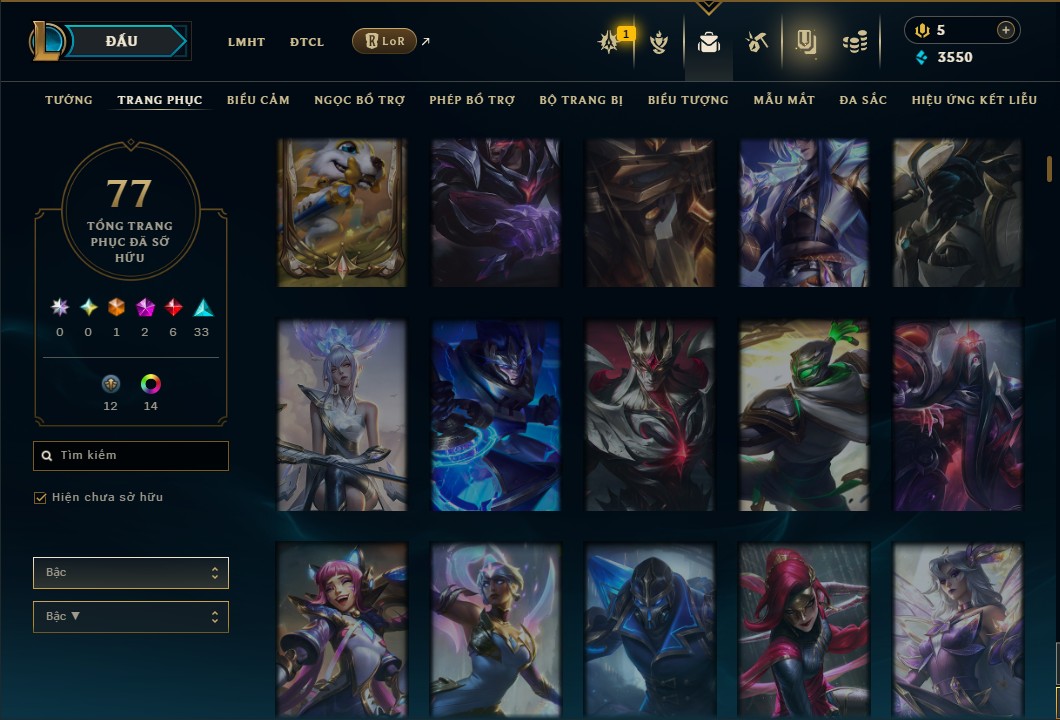Open the loot icon with notification badge
The width and height of the screenshot is (1060, 720).
609,42
